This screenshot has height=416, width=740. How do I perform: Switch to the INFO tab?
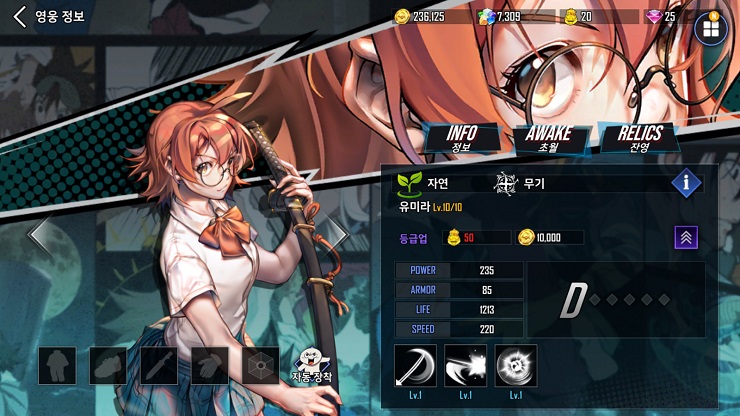(x=461, y=138)
